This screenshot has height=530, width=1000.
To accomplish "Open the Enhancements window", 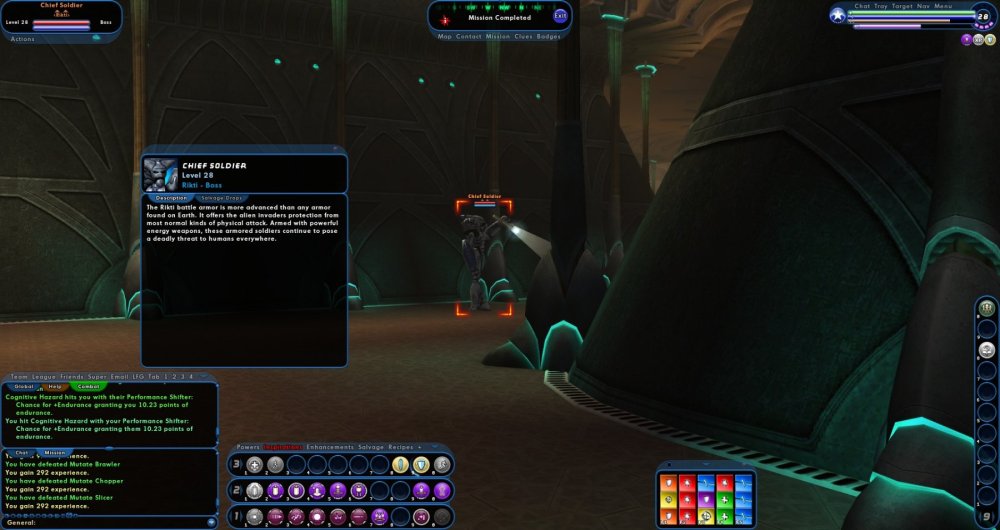I will coord(329,446).
